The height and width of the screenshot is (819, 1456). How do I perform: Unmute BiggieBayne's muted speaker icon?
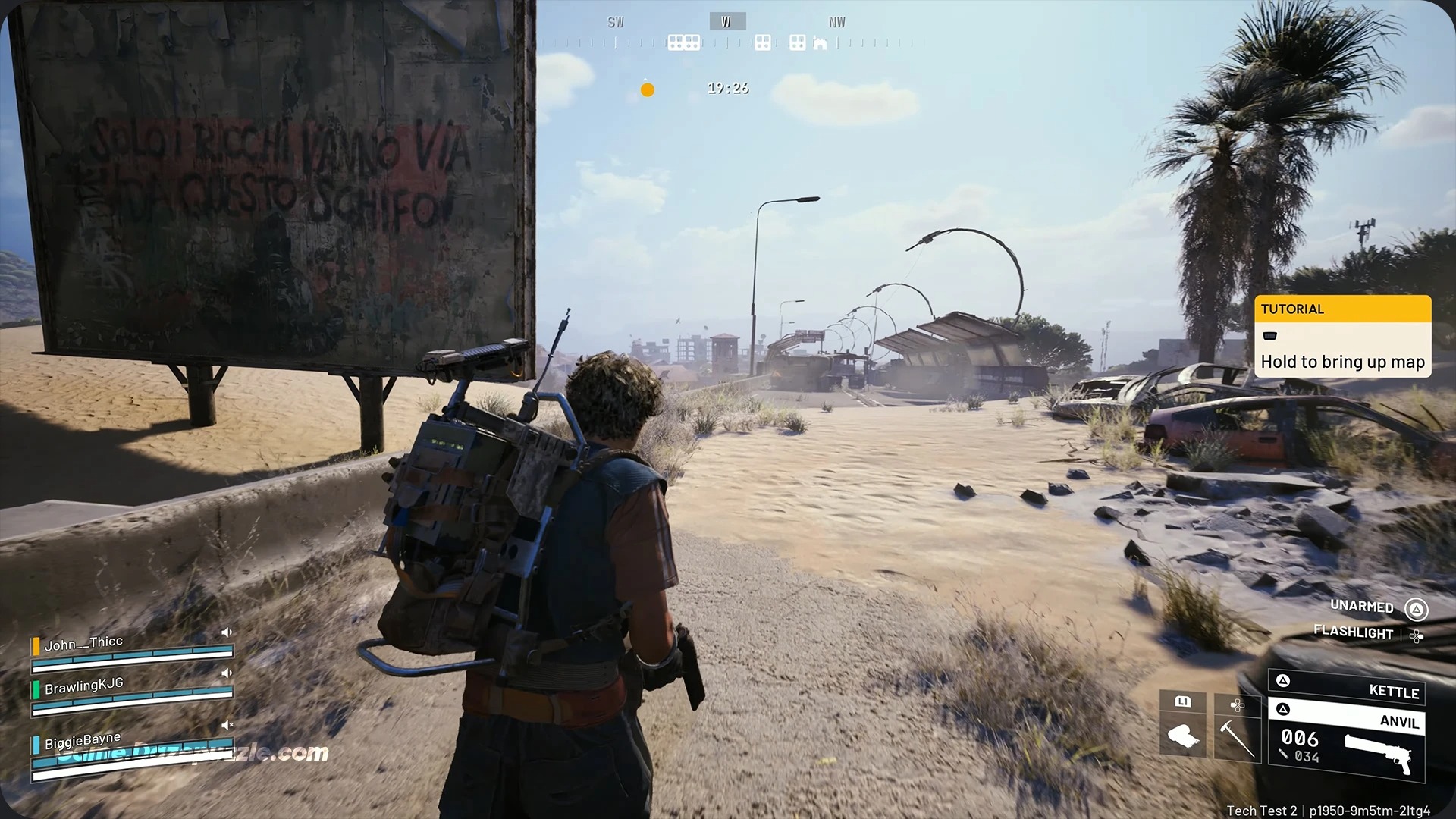tap(227, 725)
